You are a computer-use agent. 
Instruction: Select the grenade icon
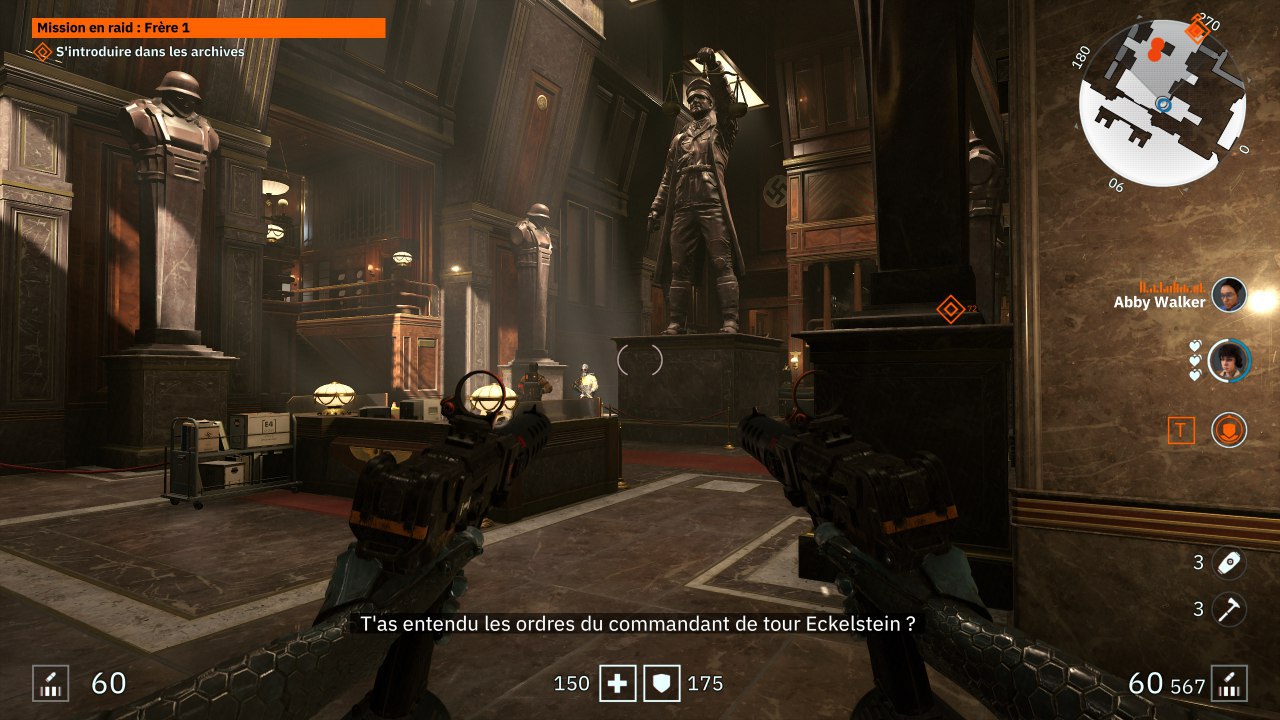click(1229, 562)
